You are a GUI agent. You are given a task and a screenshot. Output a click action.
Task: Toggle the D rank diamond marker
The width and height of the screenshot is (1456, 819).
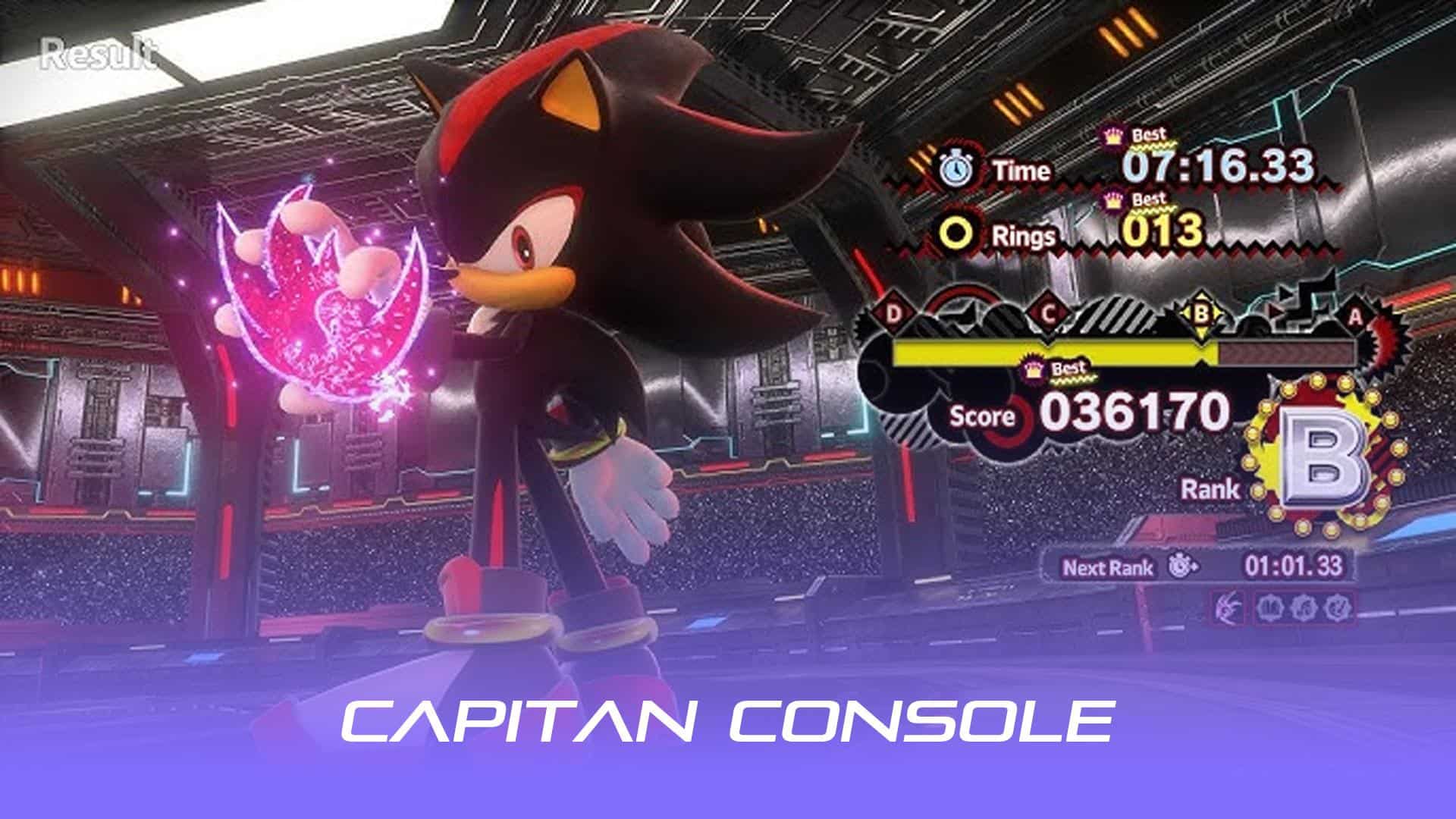893,312
